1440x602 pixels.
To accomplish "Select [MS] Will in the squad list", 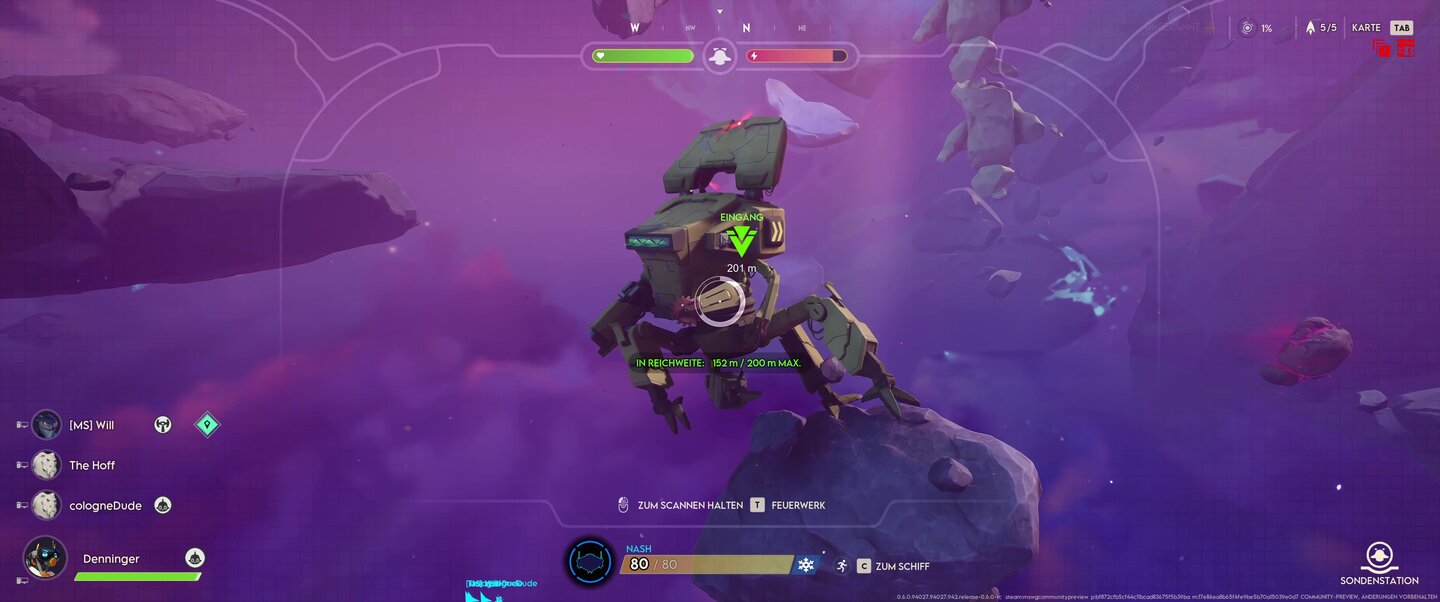I will (x=91, y=425).
